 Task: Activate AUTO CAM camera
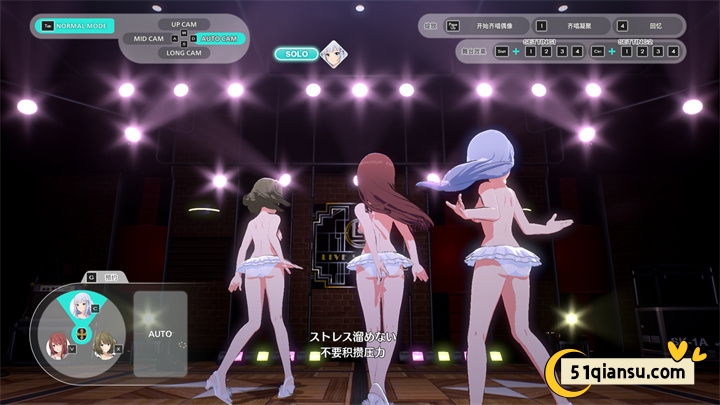point(218,38)
